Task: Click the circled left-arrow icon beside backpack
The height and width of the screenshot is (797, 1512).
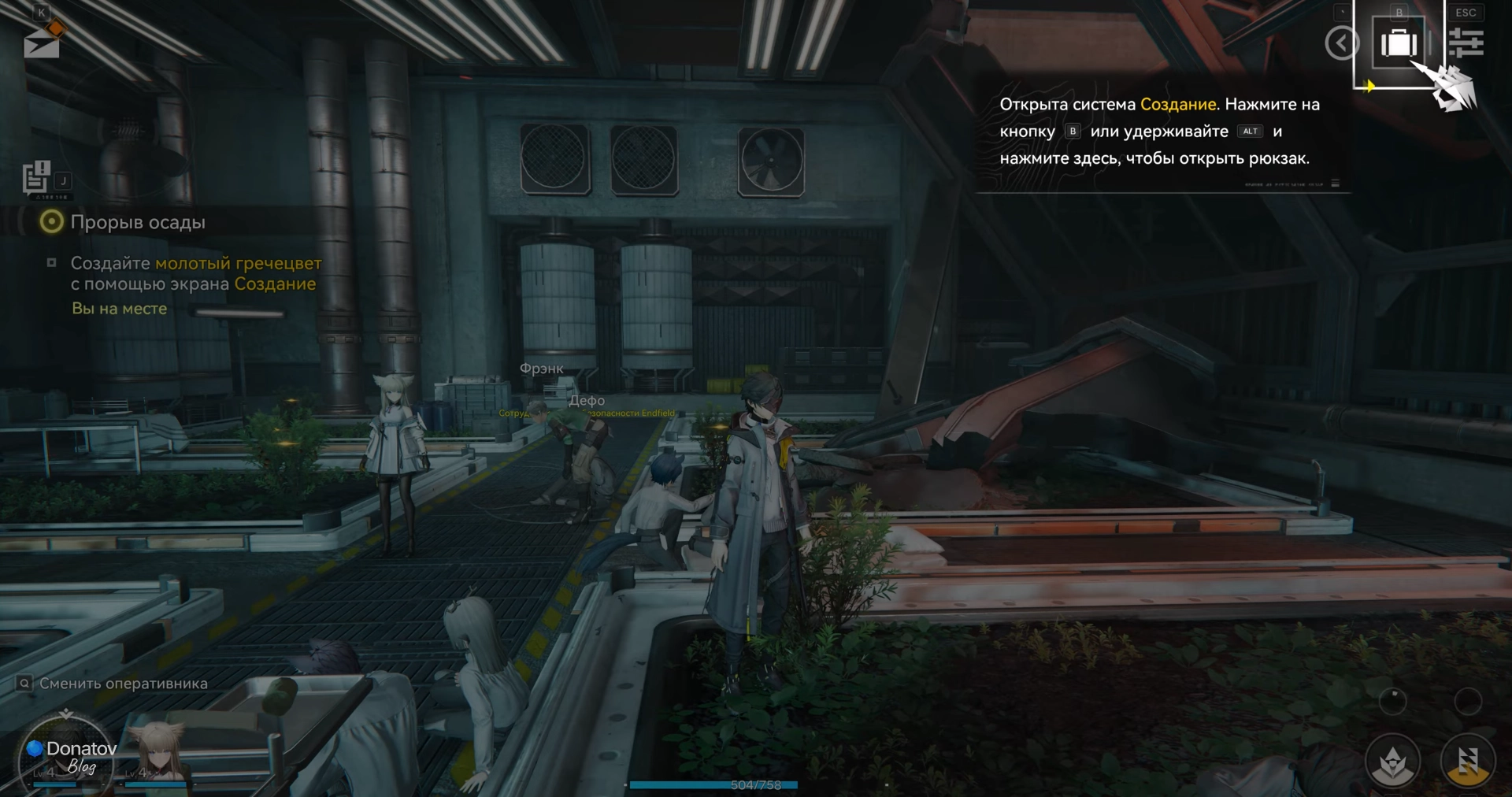Action: click(1342, 43)
